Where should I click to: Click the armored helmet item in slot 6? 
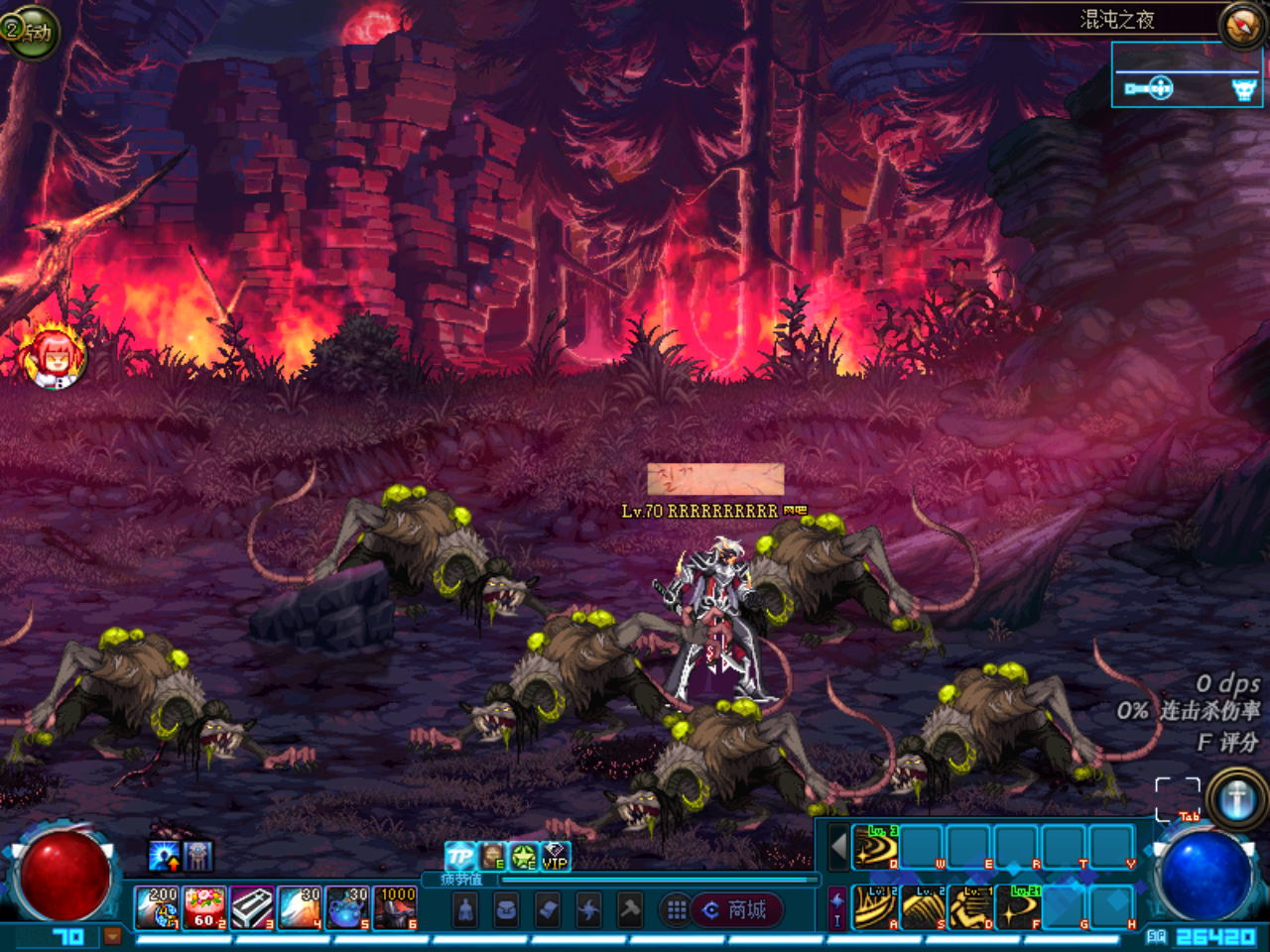point(395,907)
